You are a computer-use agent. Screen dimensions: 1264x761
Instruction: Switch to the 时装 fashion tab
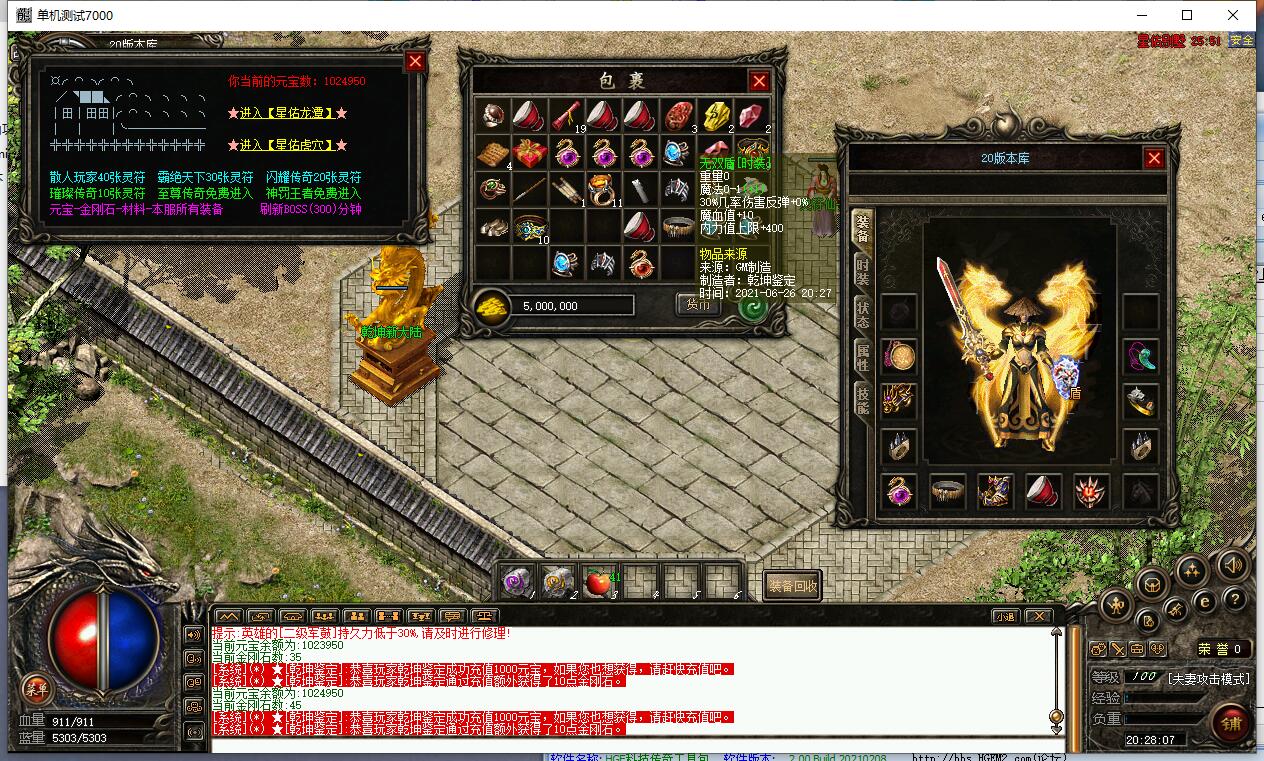(x=862, y=272)
